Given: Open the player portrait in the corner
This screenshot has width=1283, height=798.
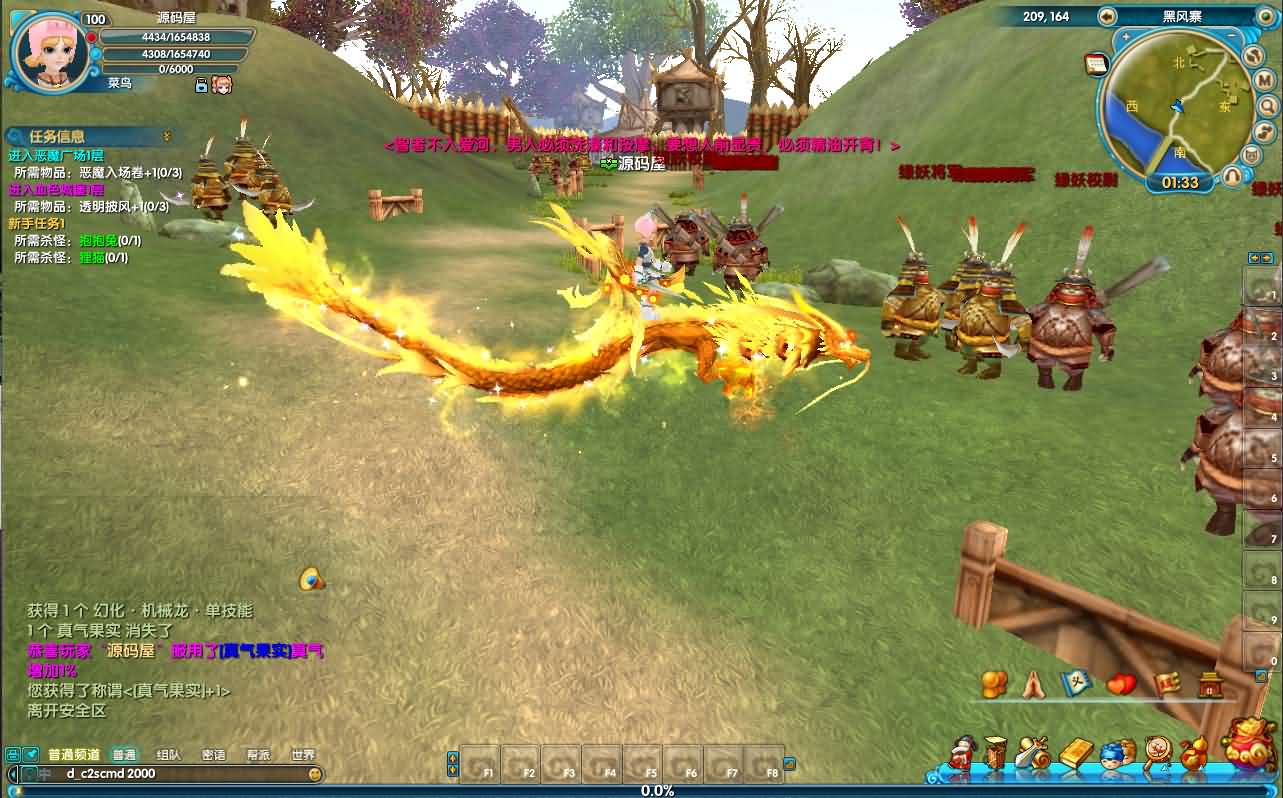Looking at the screenshot, I should pos(48,50).
